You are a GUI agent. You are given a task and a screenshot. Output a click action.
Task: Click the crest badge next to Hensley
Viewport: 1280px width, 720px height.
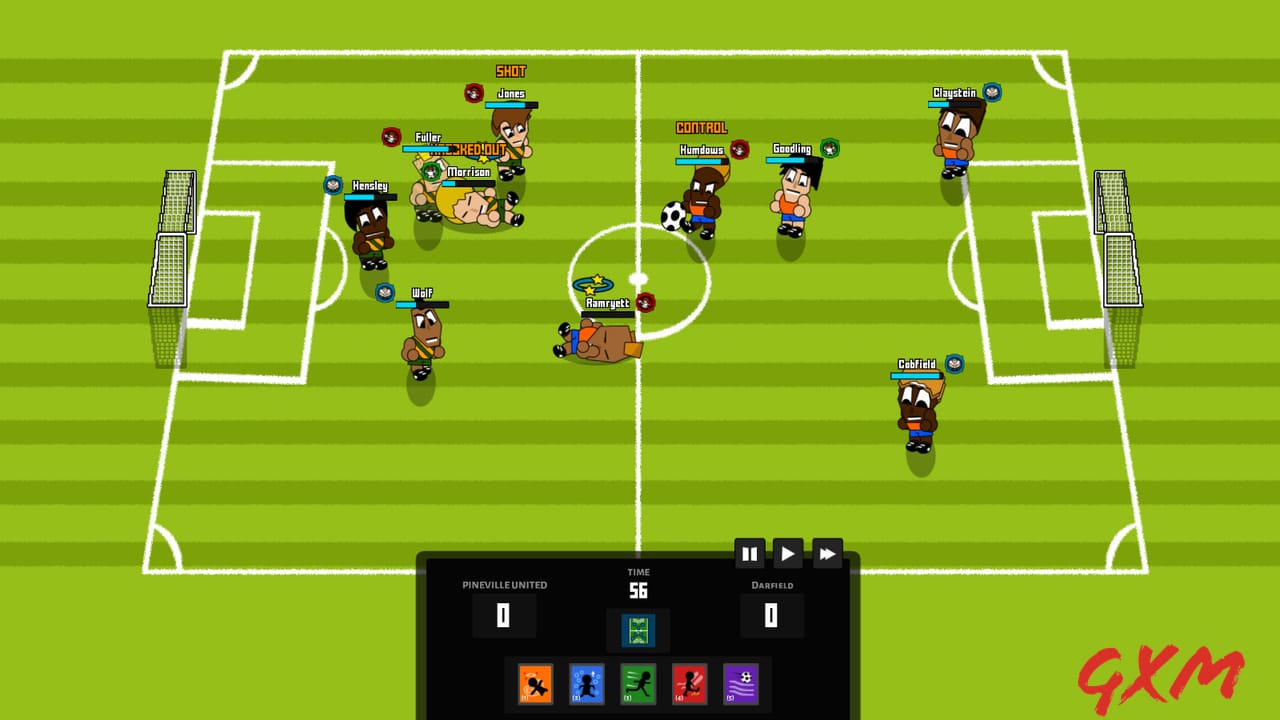point(332,183)
